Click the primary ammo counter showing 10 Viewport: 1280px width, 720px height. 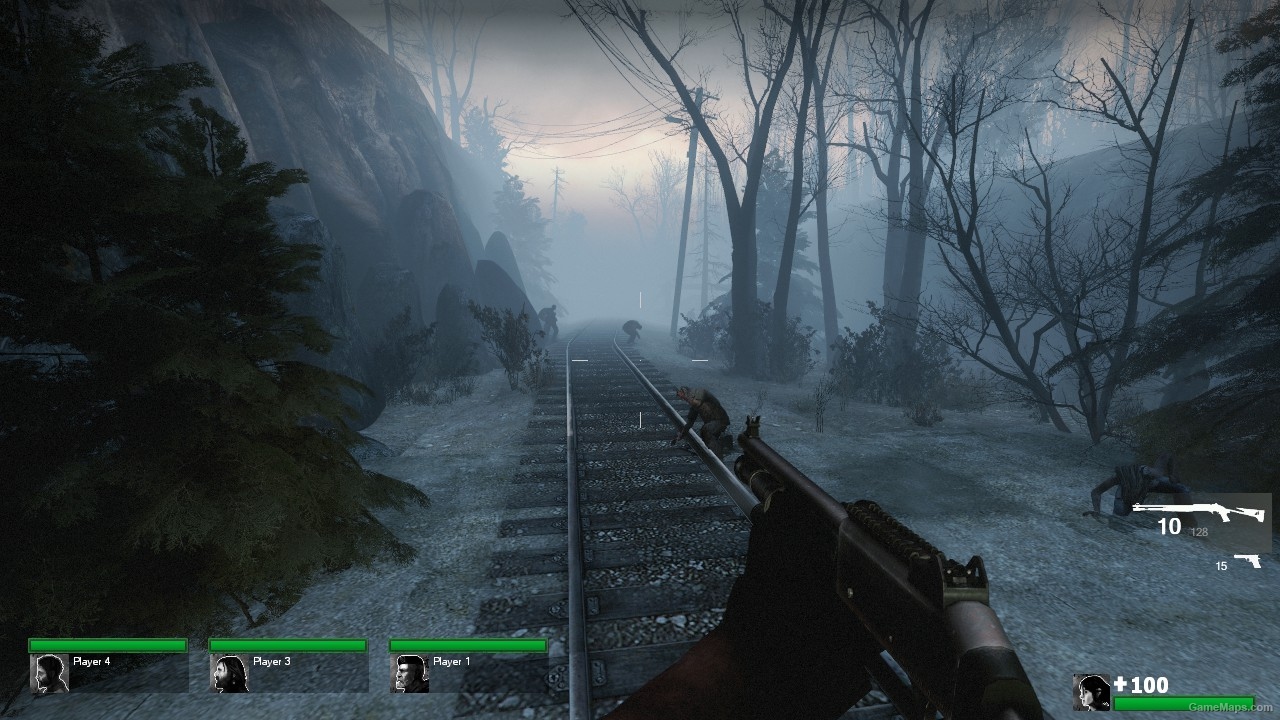coord(1171,526)
